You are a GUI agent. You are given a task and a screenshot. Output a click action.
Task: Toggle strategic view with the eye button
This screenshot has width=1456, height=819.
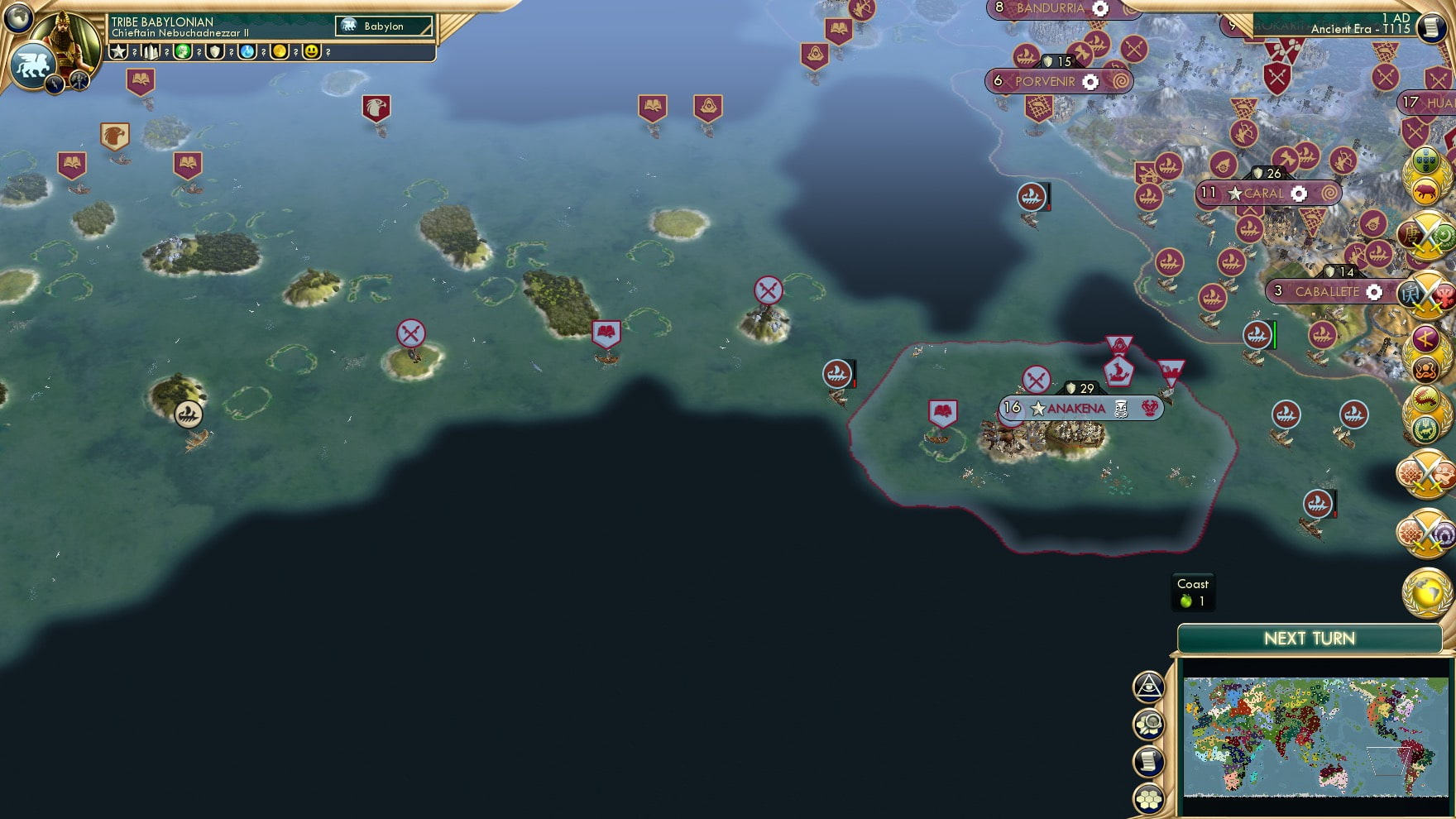coord(1149,687)
